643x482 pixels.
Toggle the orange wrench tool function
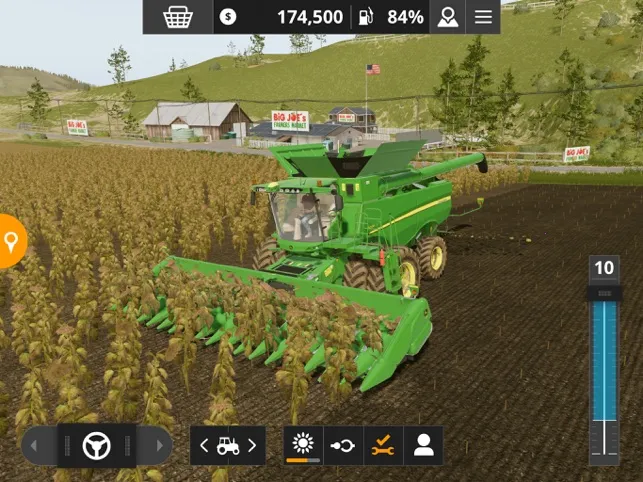point(383,446)
